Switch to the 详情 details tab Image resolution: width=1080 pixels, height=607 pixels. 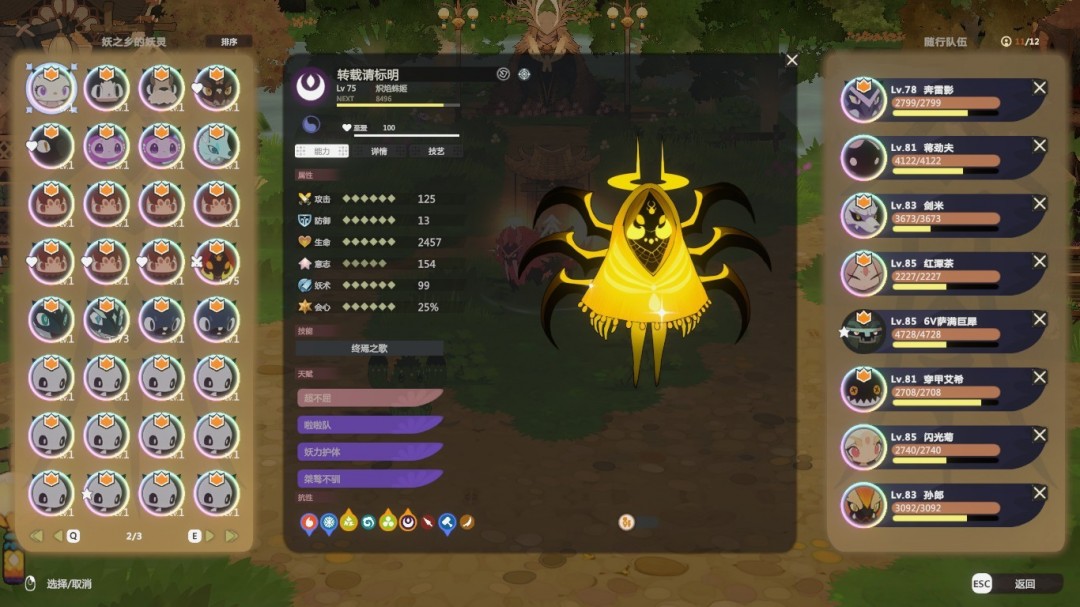378,151
